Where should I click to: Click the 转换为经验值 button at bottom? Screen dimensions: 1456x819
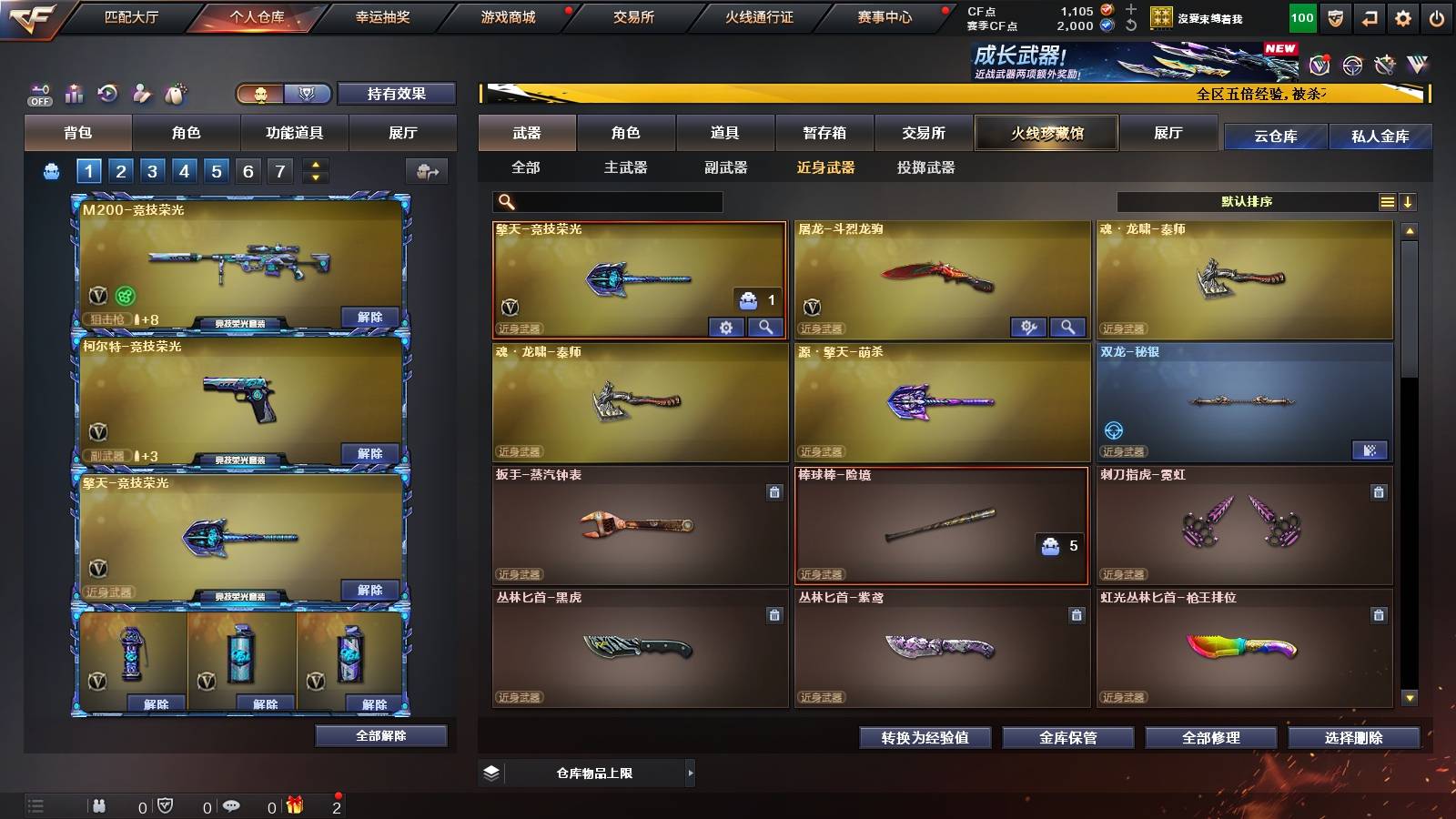(926, 738)
